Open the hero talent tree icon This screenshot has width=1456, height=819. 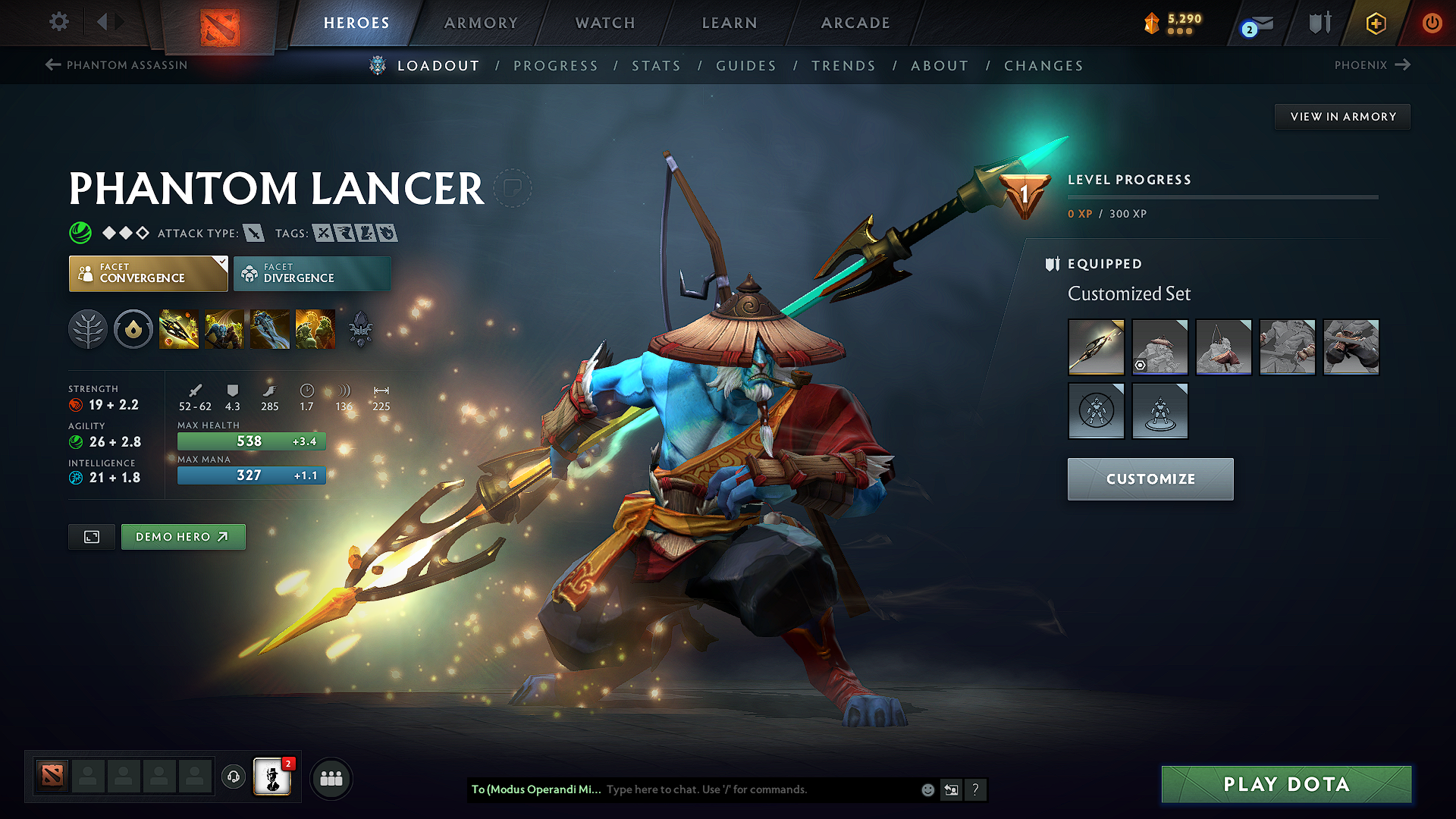click(88, 328)
